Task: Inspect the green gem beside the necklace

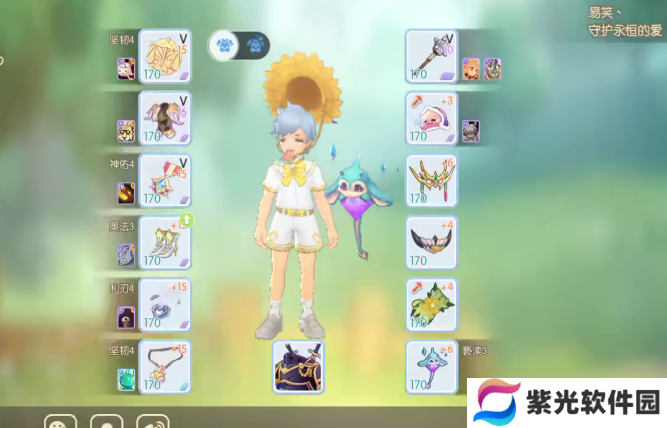Action: click(x=126, y=379)
